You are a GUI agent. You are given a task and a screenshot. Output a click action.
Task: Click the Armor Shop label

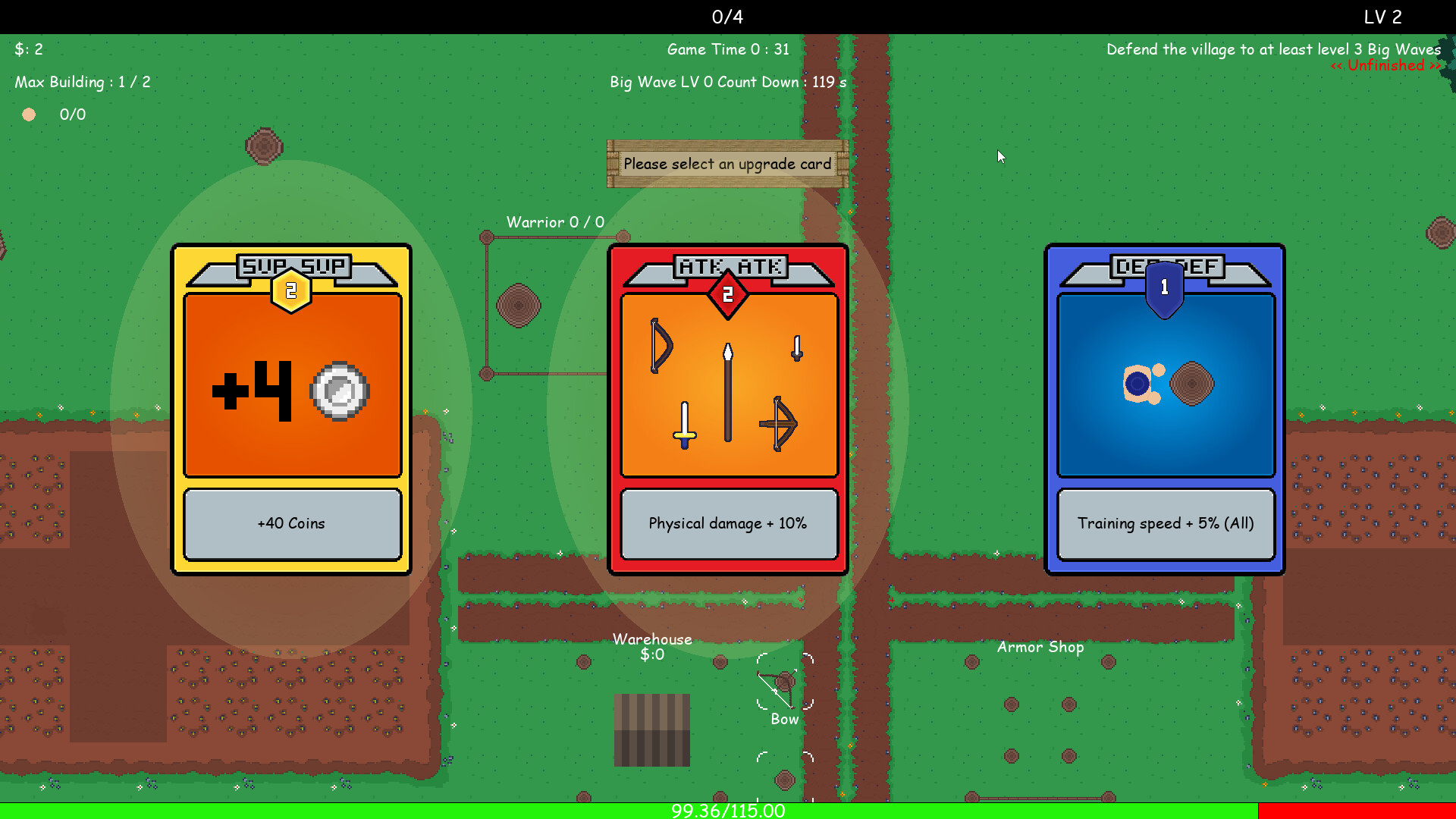click(1040, 647)
